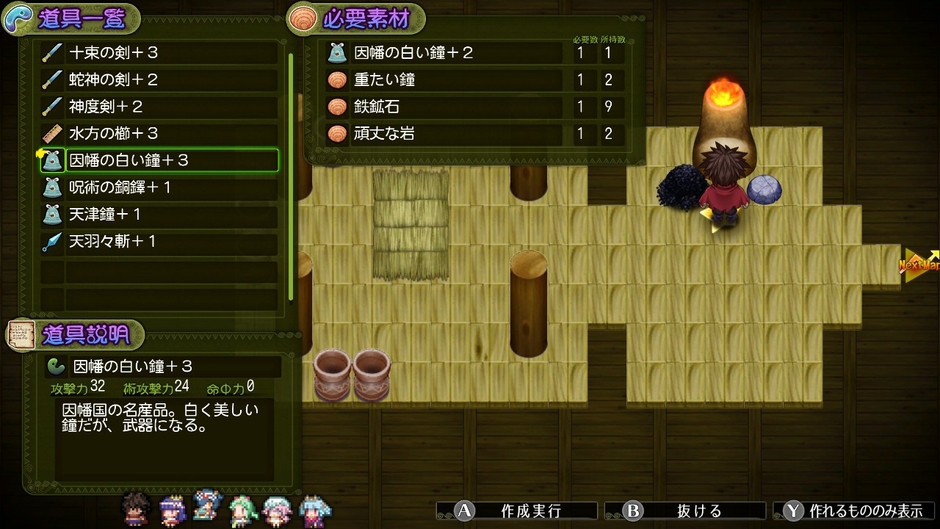
Task: Exit the menu with 抜ける
Action: pos(685,511)
